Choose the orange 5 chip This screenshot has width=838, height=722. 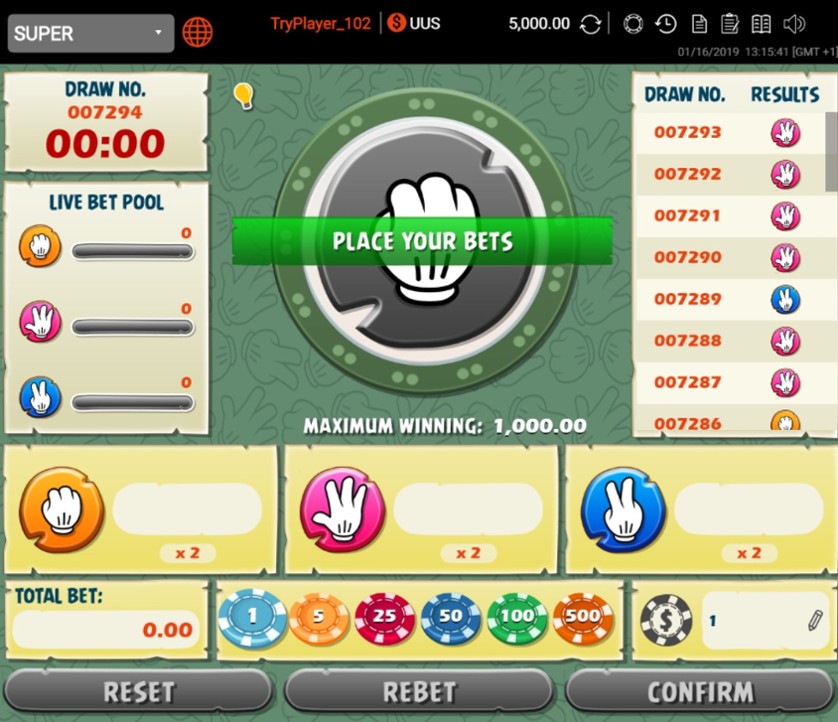coord(319,618)
